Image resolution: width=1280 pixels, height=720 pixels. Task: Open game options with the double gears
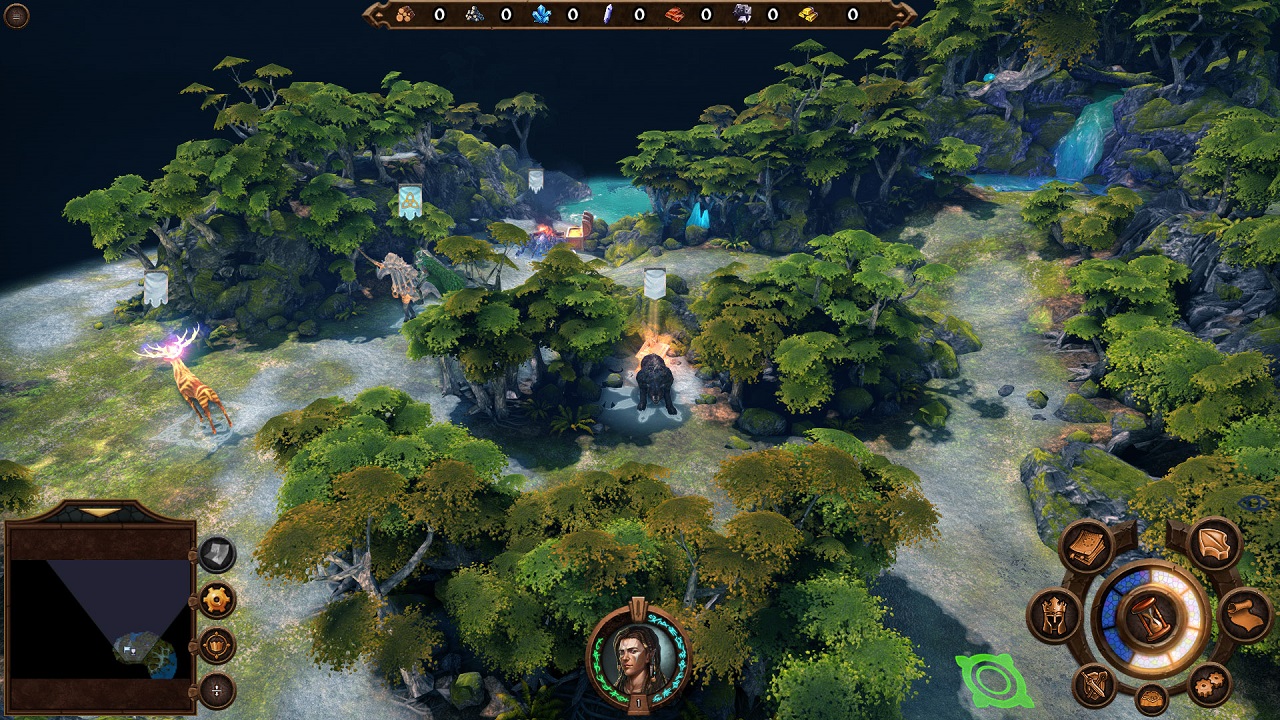(x=1210, y=685)
